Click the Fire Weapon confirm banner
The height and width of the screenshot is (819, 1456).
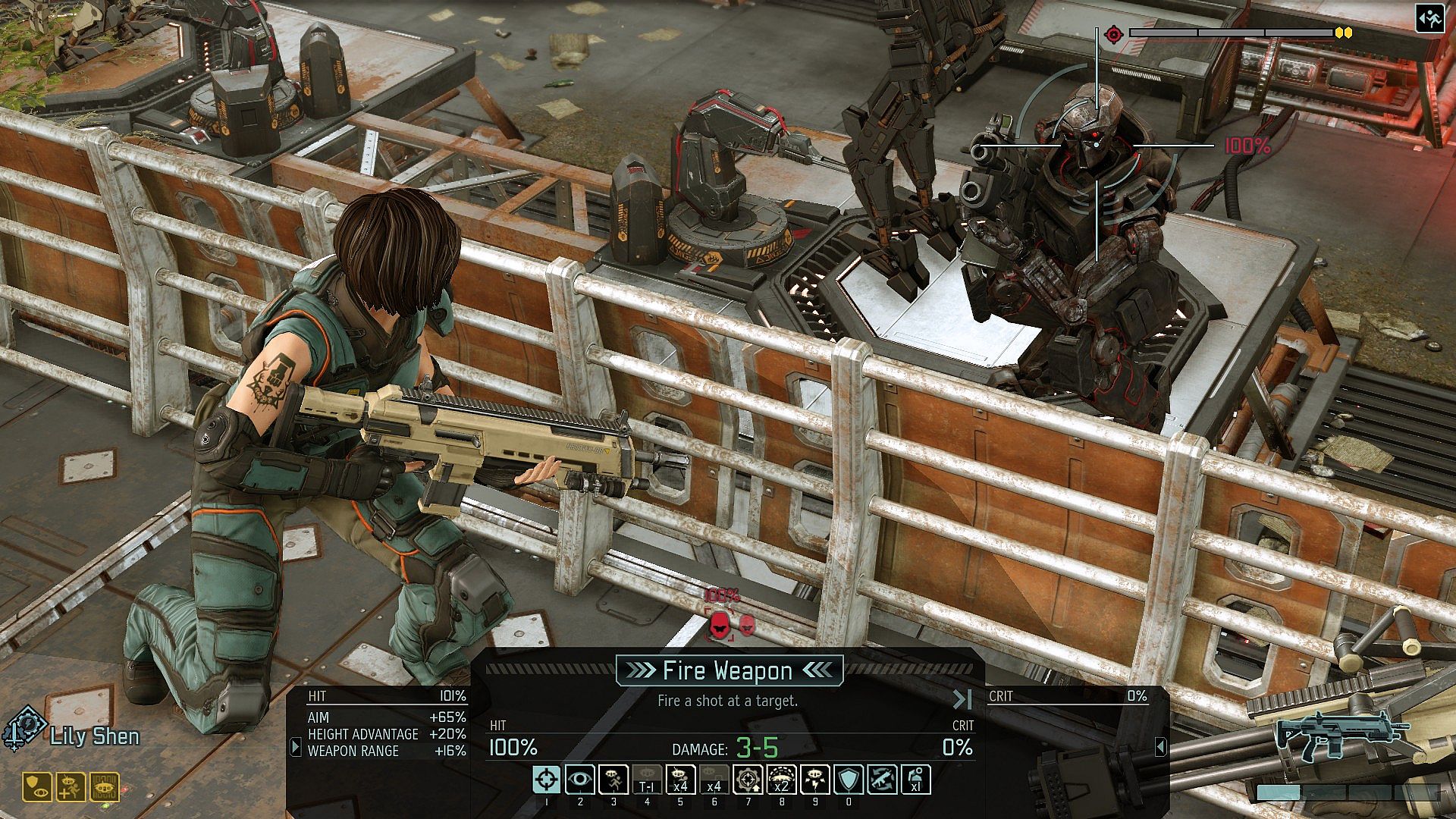[728, 670]
